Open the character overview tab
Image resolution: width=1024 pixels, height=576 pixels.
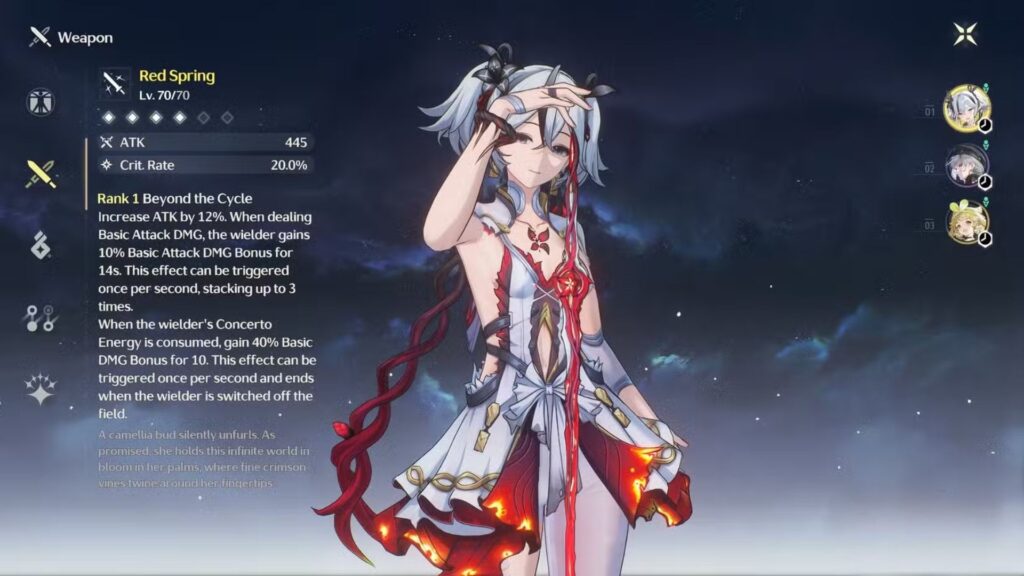coord(41,102)
